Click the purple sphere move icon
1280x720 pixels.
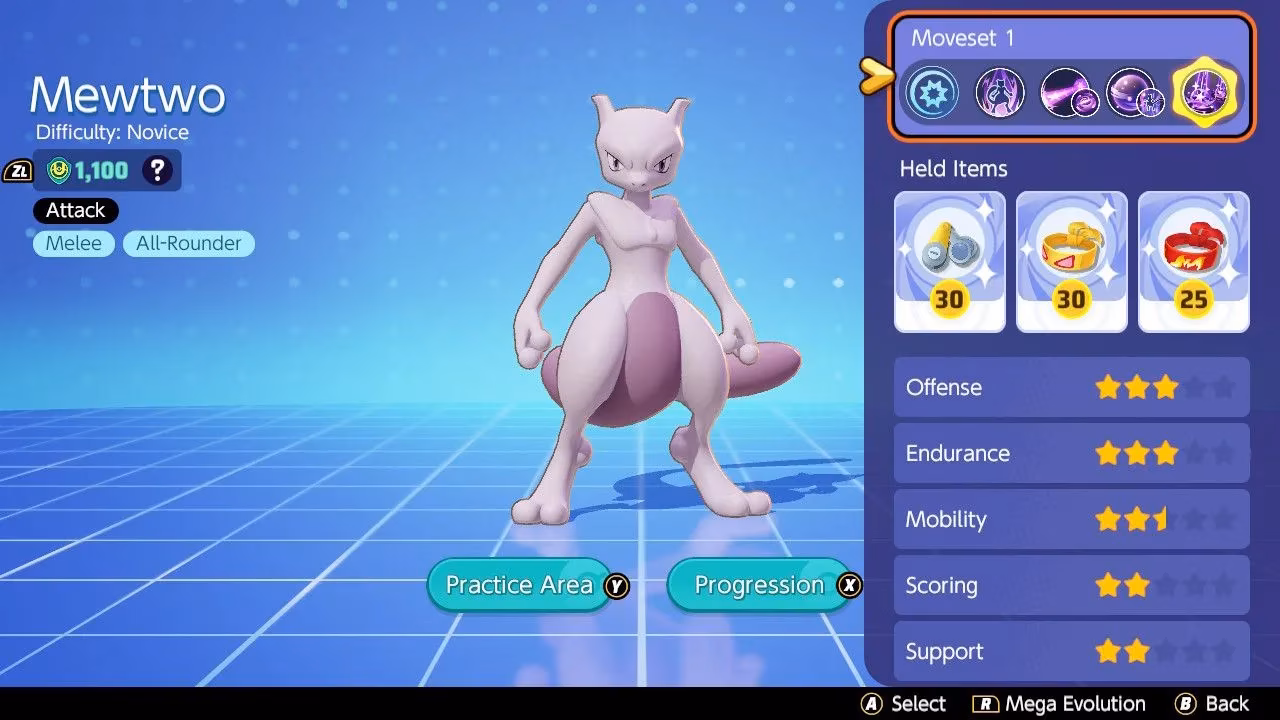point(1136,92)
